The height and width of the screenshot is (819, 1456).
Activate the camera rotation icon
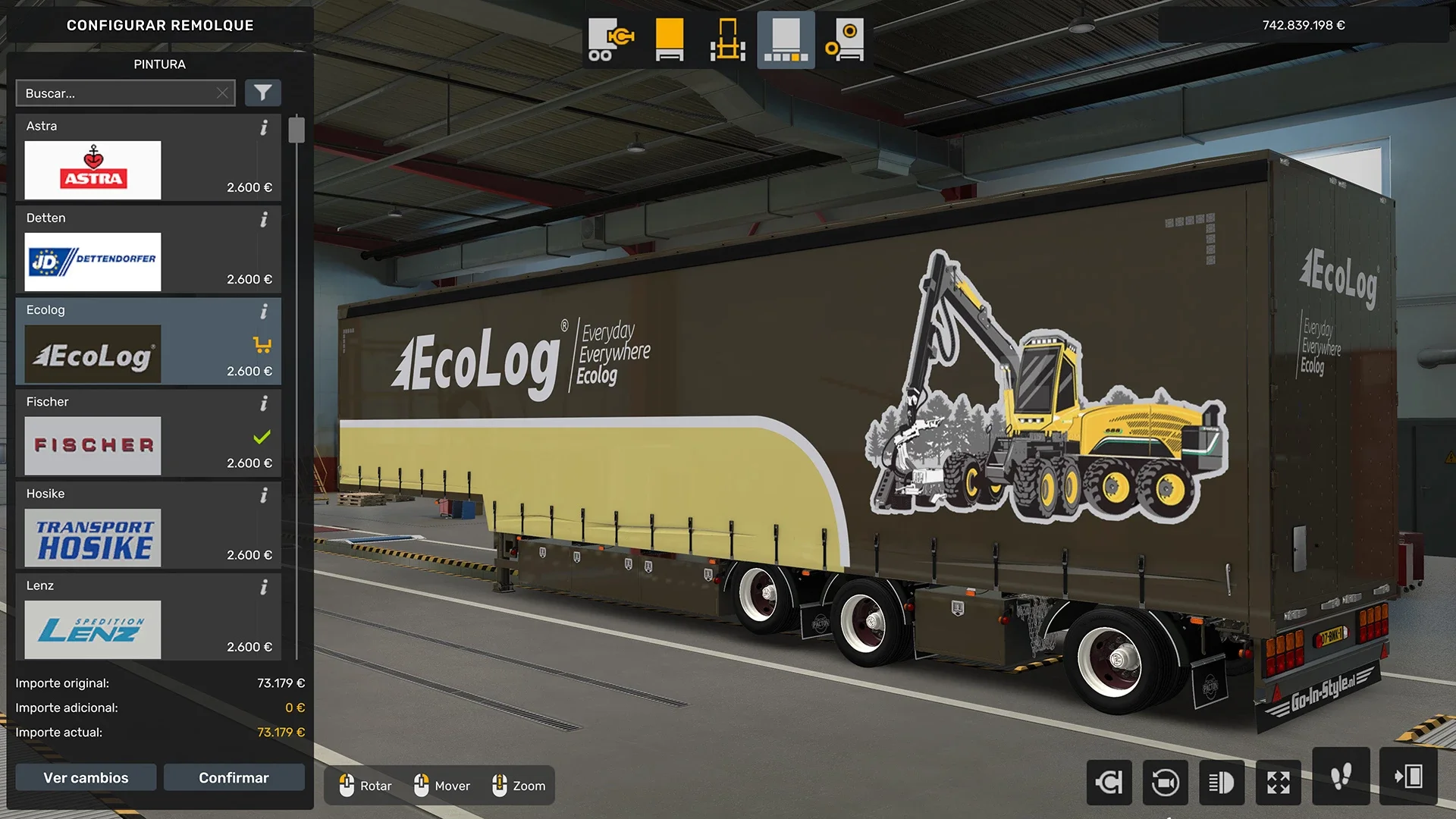(1166, 782)
